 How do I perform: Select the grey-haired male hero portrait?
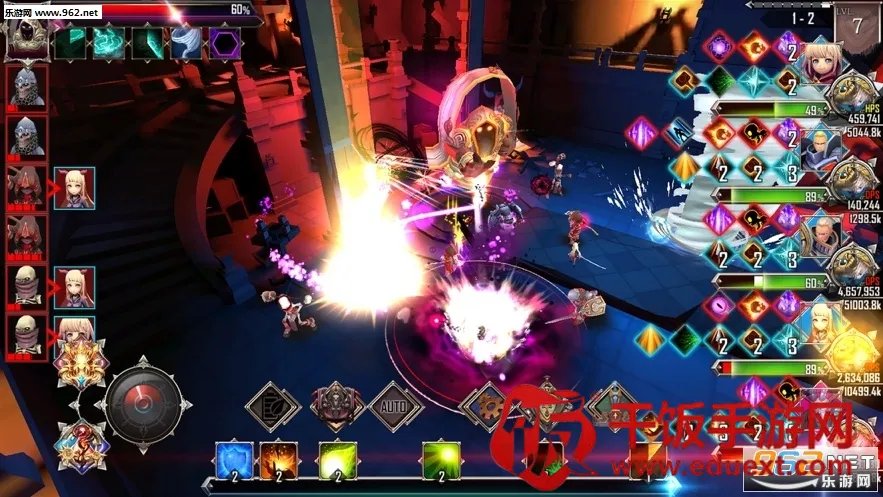(x=819, y=234)
